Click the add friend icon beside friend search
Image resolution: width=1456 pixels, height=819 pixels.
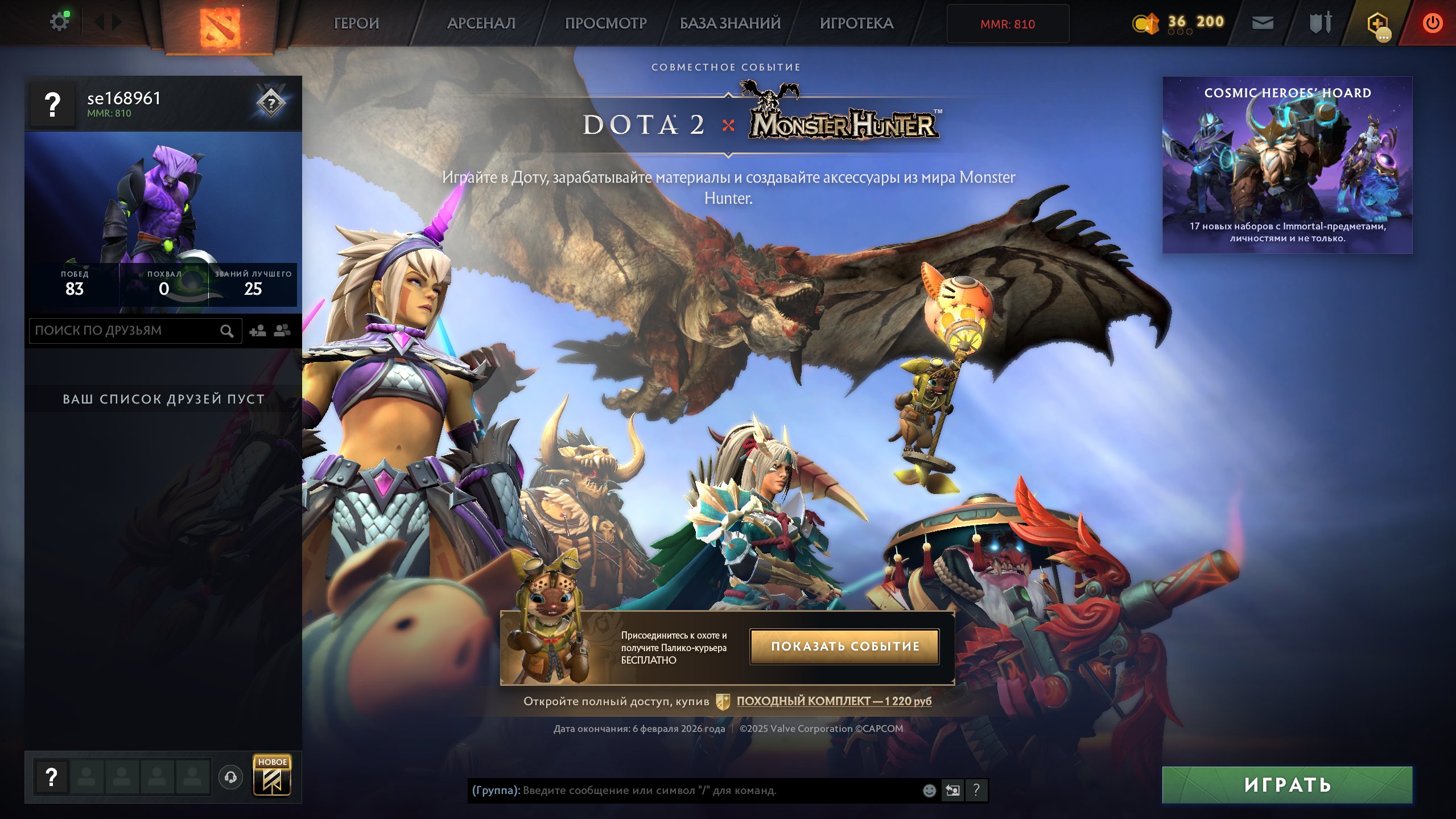pos(259,330)
